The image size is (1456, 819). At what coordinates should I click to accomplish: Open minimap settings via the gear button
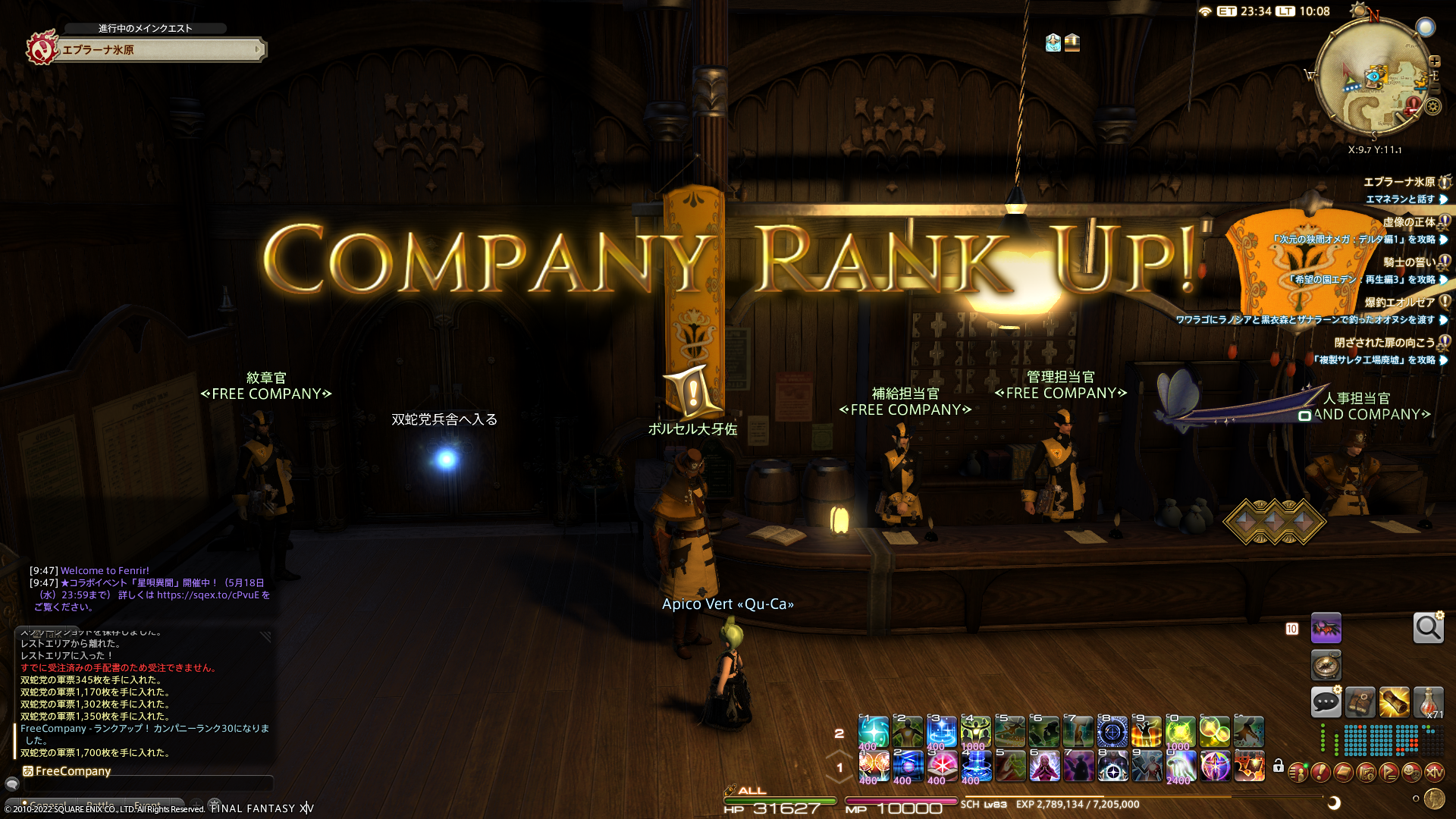point(1432,107)
